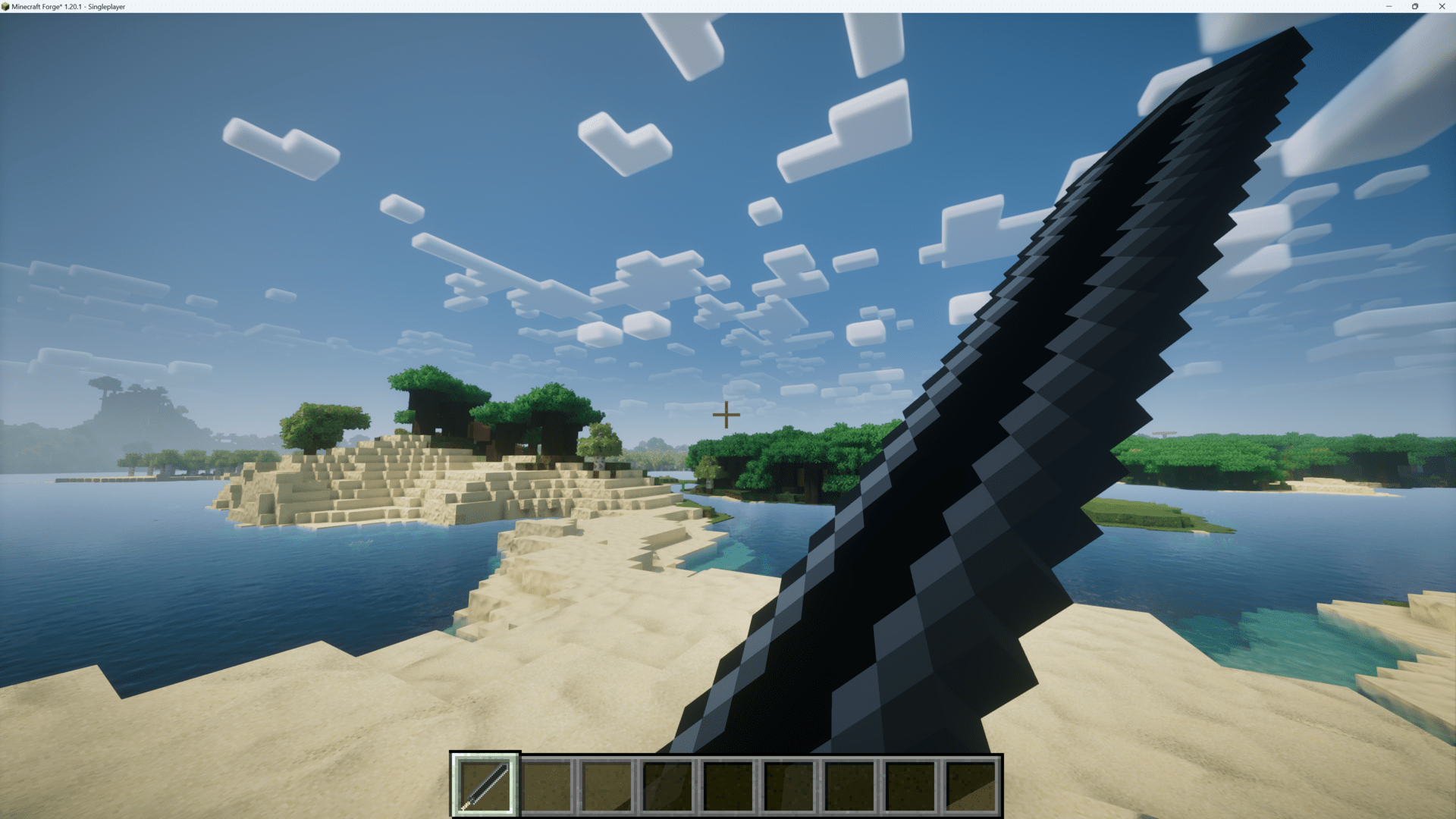Select the last hotbar slot
This screenshot has height=819, width=1456.
pyautogui.click(x=971, y=785)
